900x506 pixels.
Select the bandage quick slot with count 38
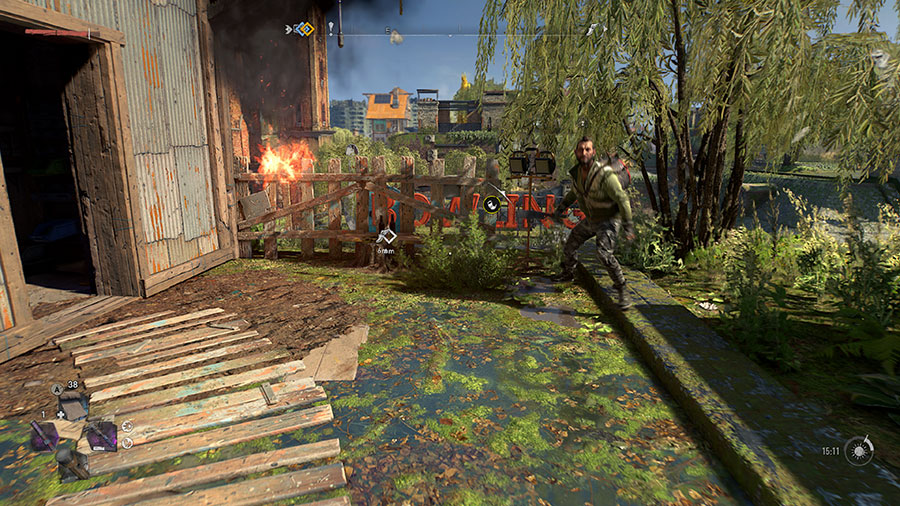coord(73,404)
